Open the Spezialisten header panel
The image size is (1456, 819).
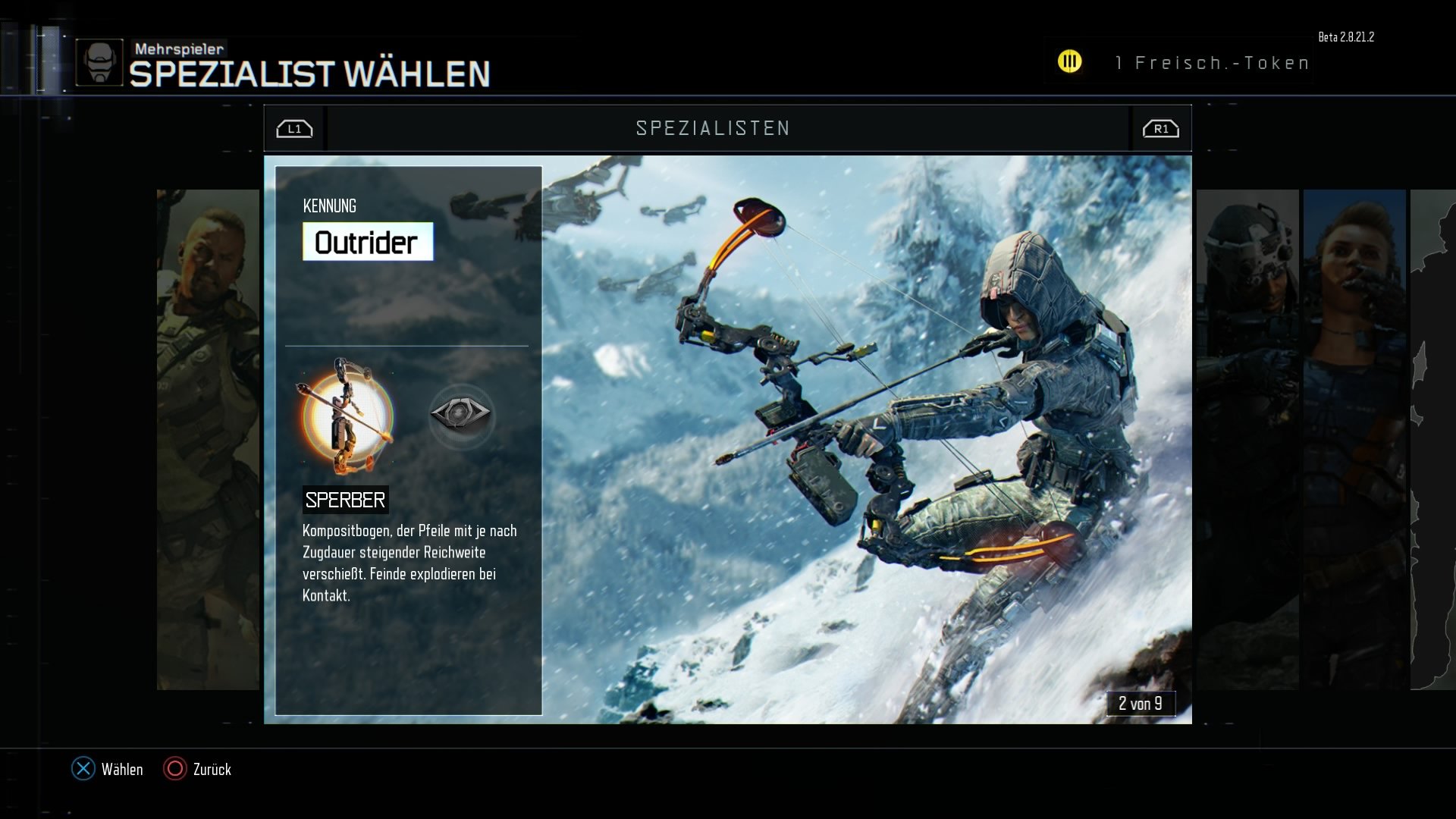[x=713, y=128]
